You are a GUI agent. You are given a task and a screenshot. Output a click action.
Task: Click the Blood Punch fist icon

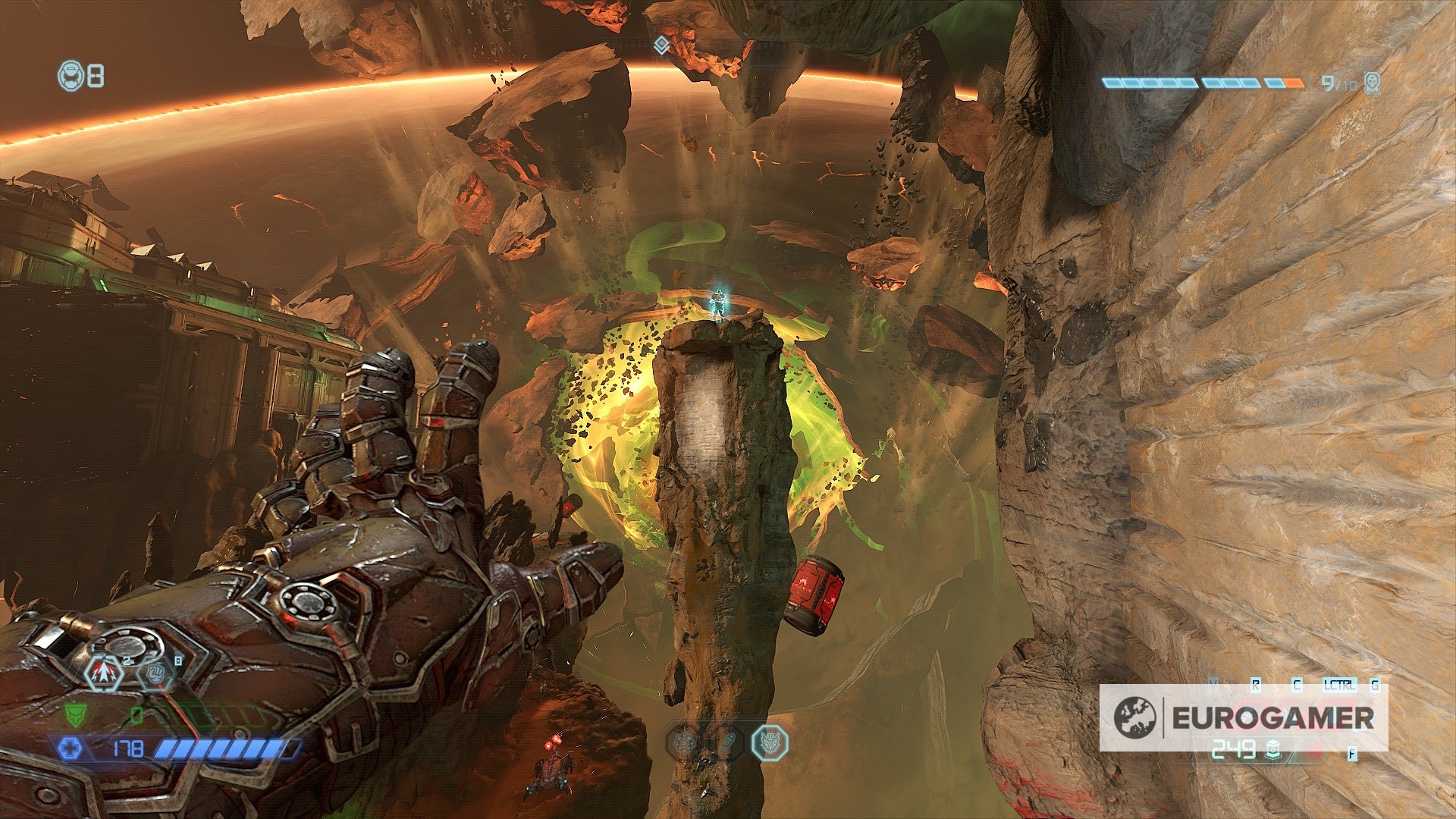(x=156, y=674)
